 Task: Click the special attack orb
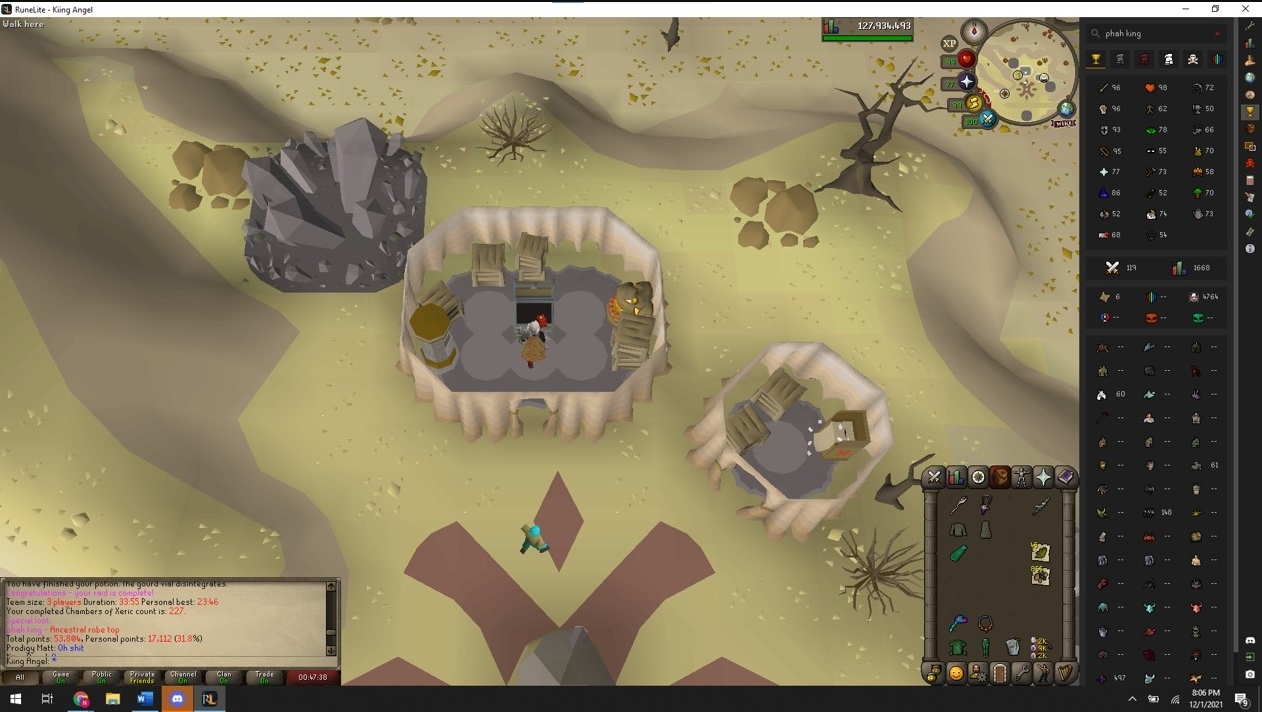tap(988, 120)
